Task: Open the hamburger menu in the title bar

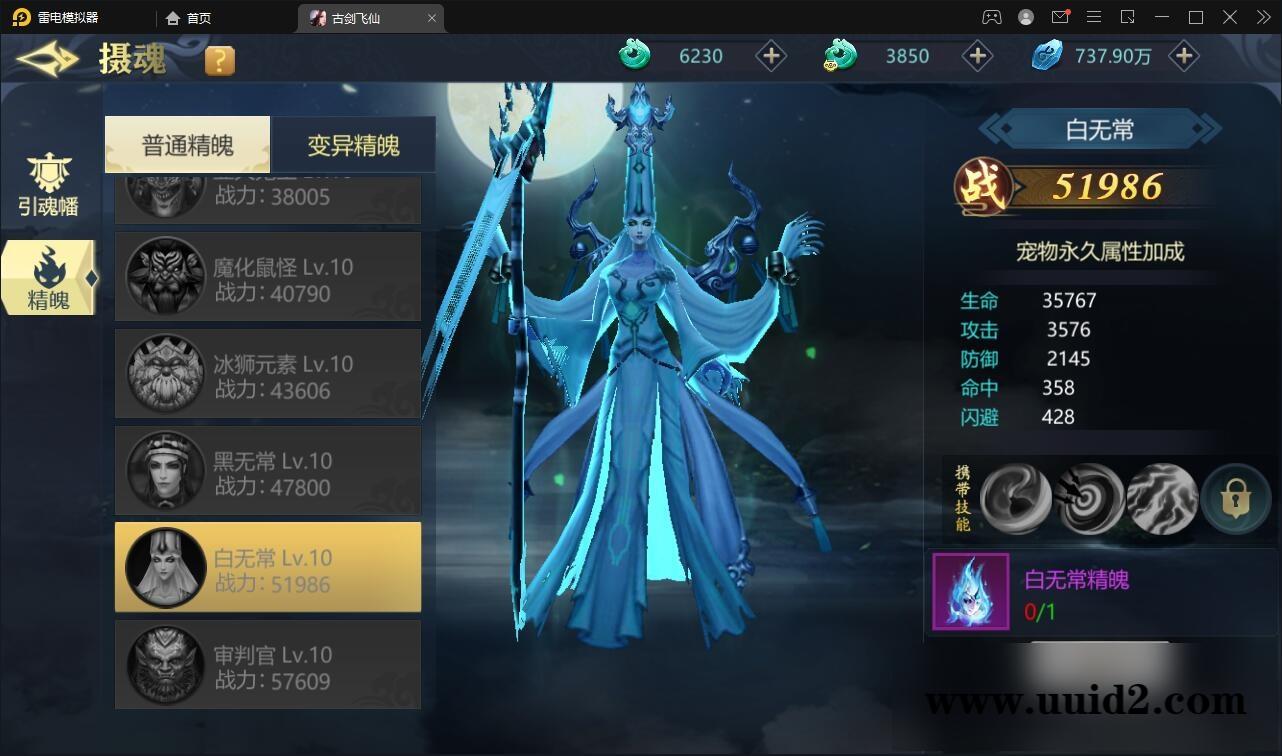Action: [1095, 17]
